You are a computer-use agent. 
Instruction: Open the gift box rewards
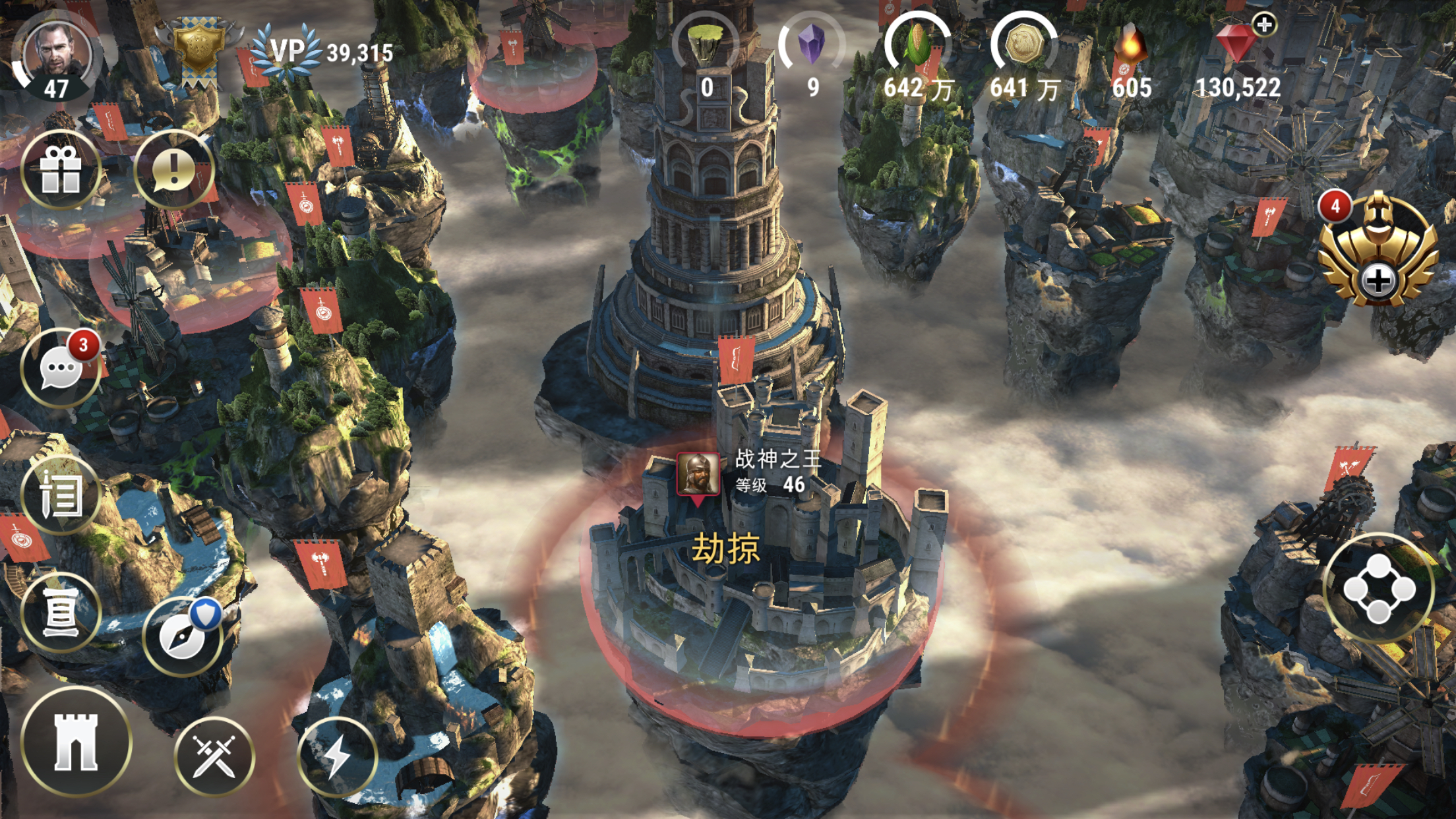coord(61,169)
